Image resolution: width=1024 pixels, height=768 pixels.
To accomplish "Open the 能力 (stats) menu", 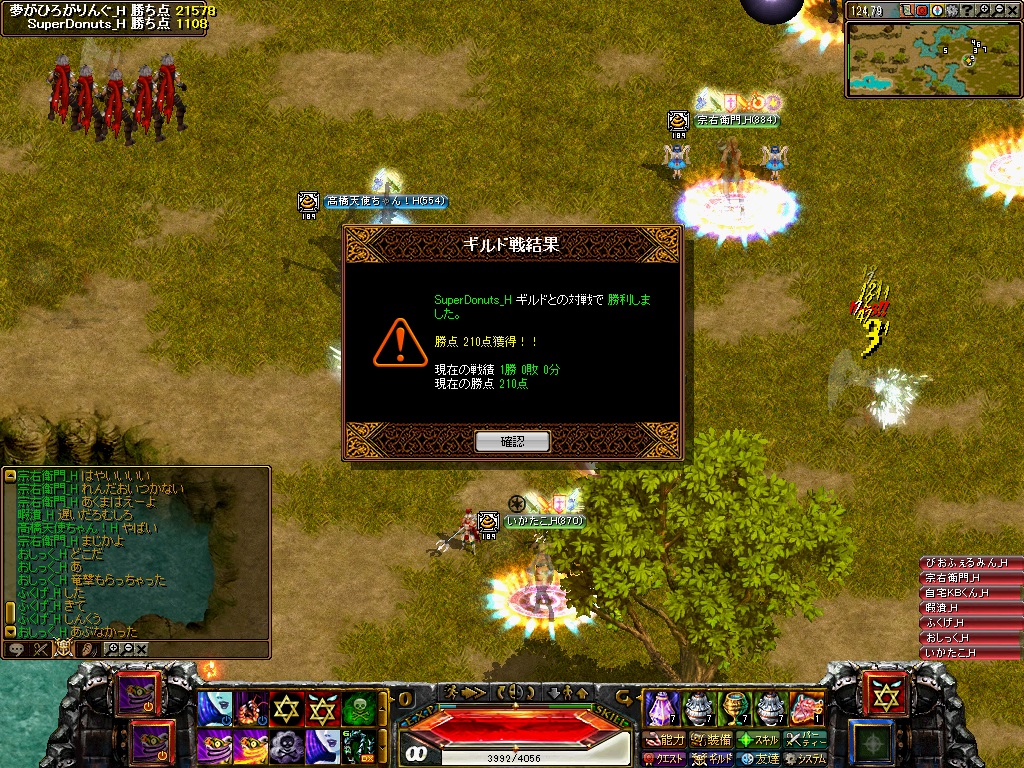I will coord(665,740).
